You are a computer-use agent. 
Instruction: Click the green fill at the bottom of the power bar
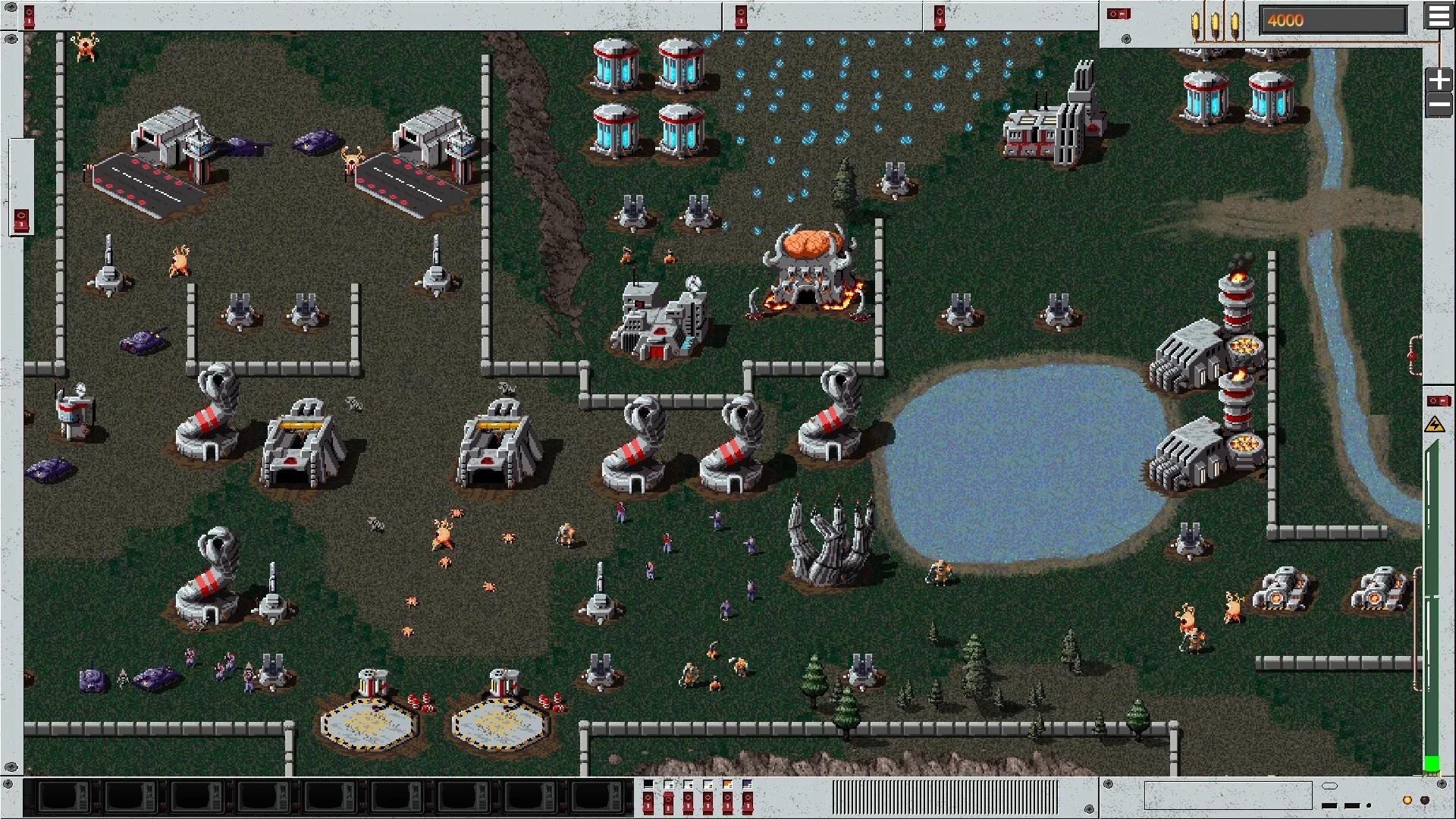tap(1432, 762)
